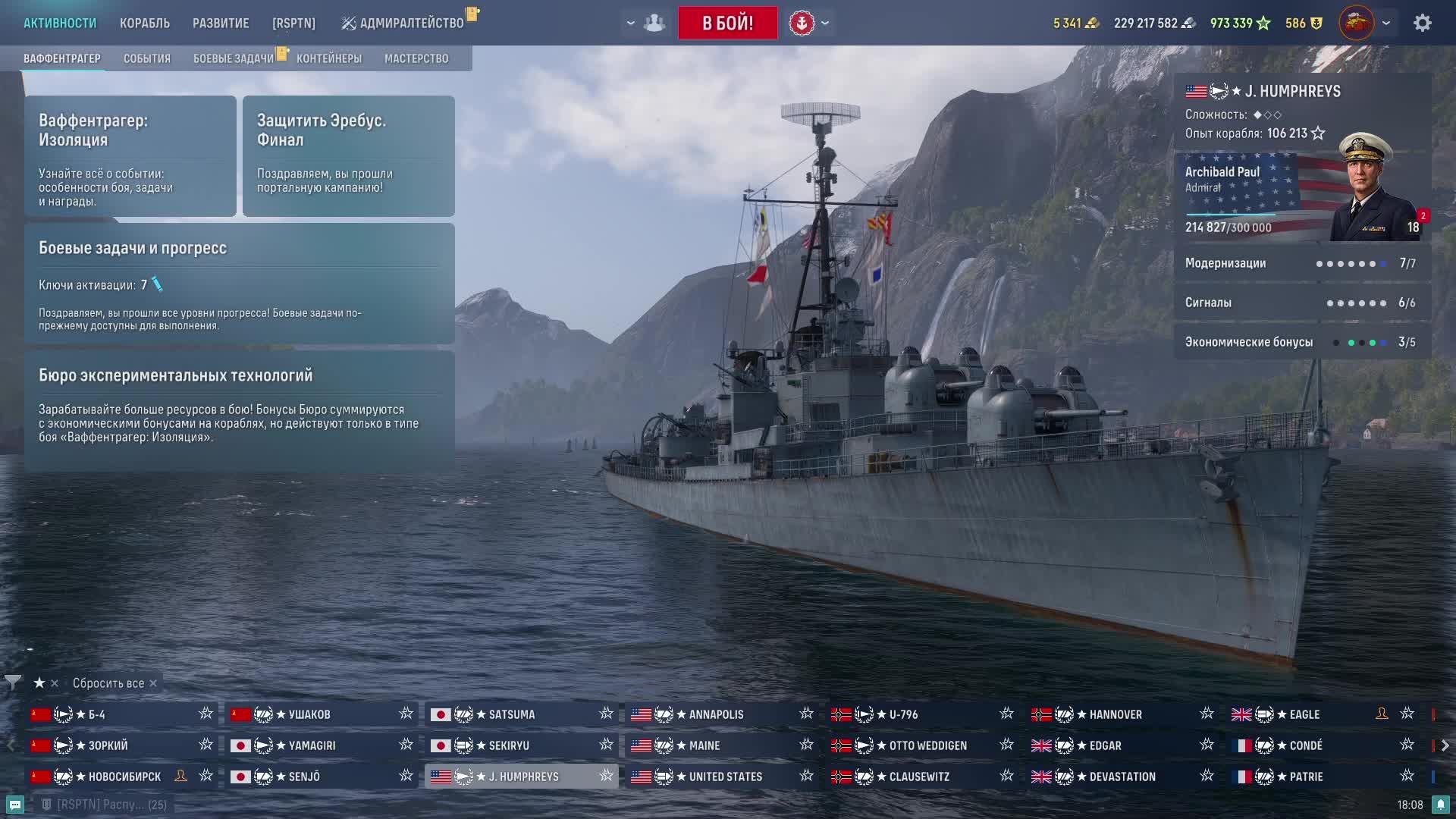Open the Корабль menu
The image size is (1456, 819).
(144, 23)
